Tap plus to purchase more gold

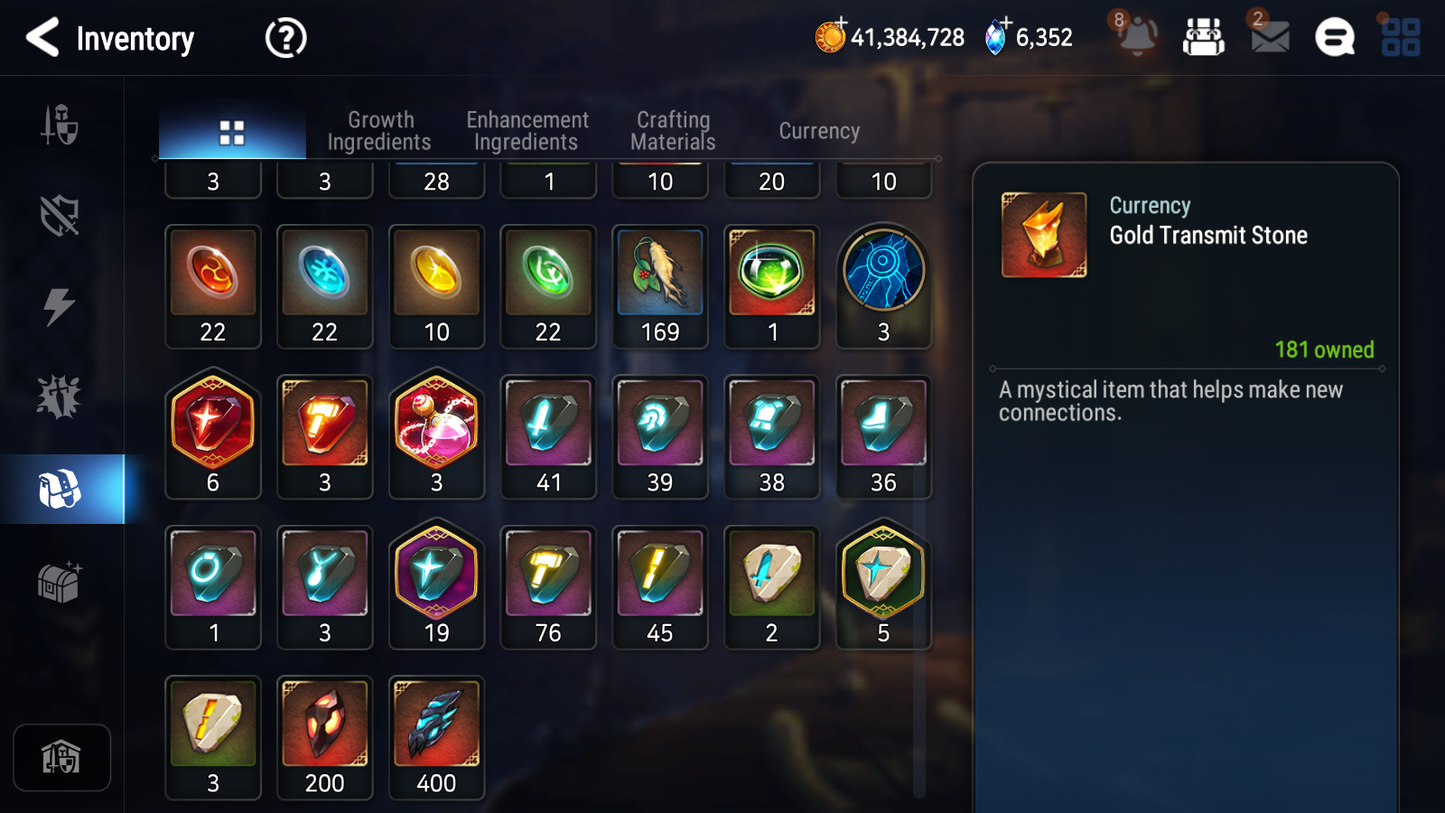click(842, 22)
